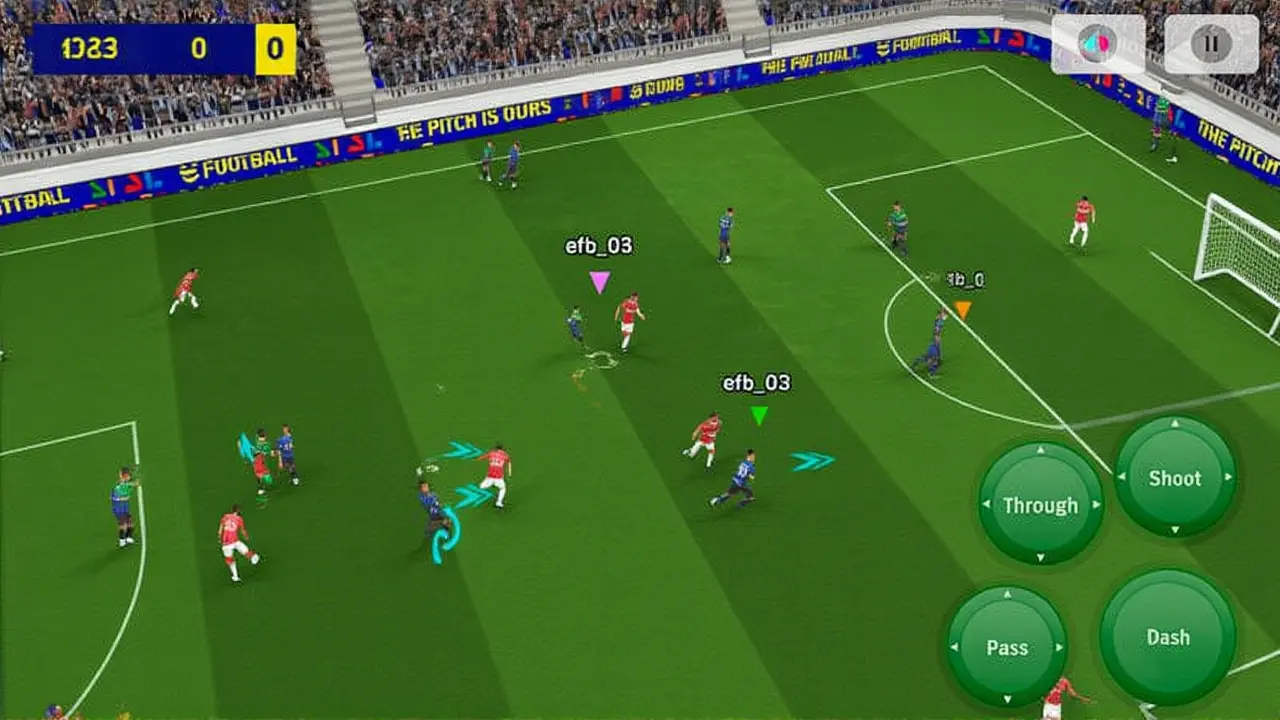The image size is (1280, 720).
Task: Tap the Pass action icon
Action: click(1008, 647)
